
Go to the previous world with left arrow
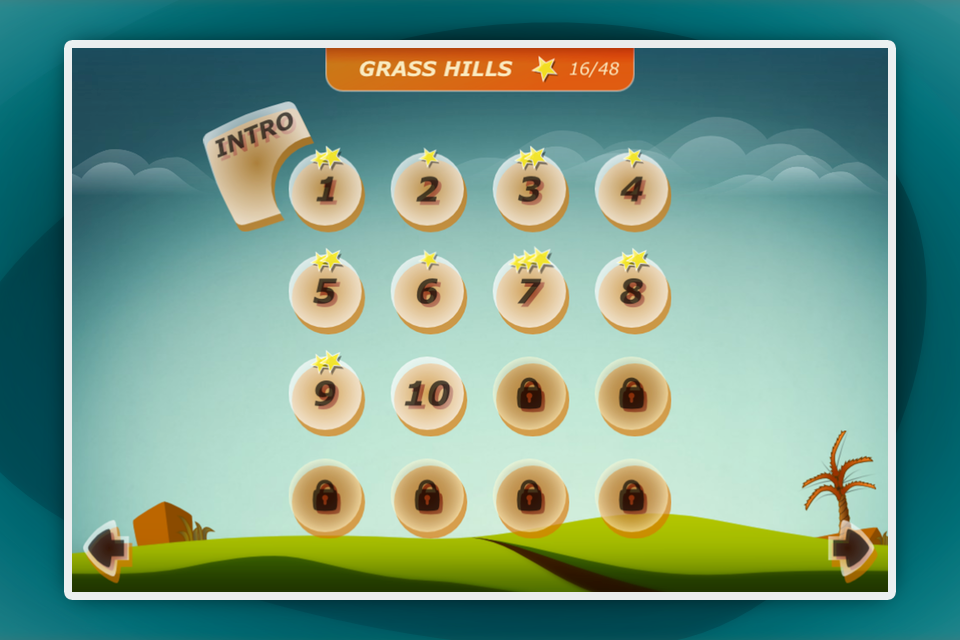[106, 549]
